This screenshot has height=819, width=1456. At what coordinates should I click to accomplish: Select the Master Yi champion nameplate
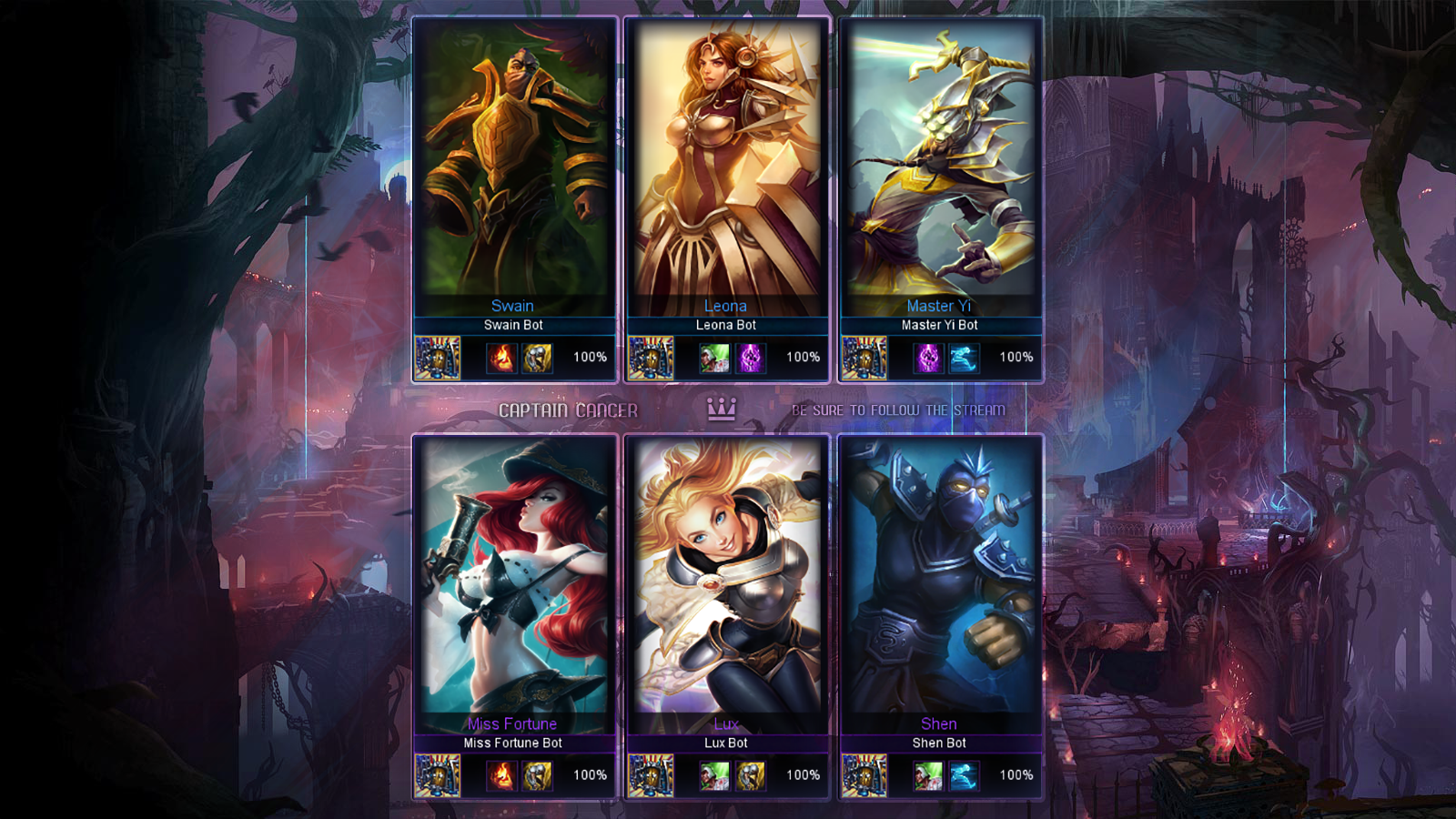point(938,306)
